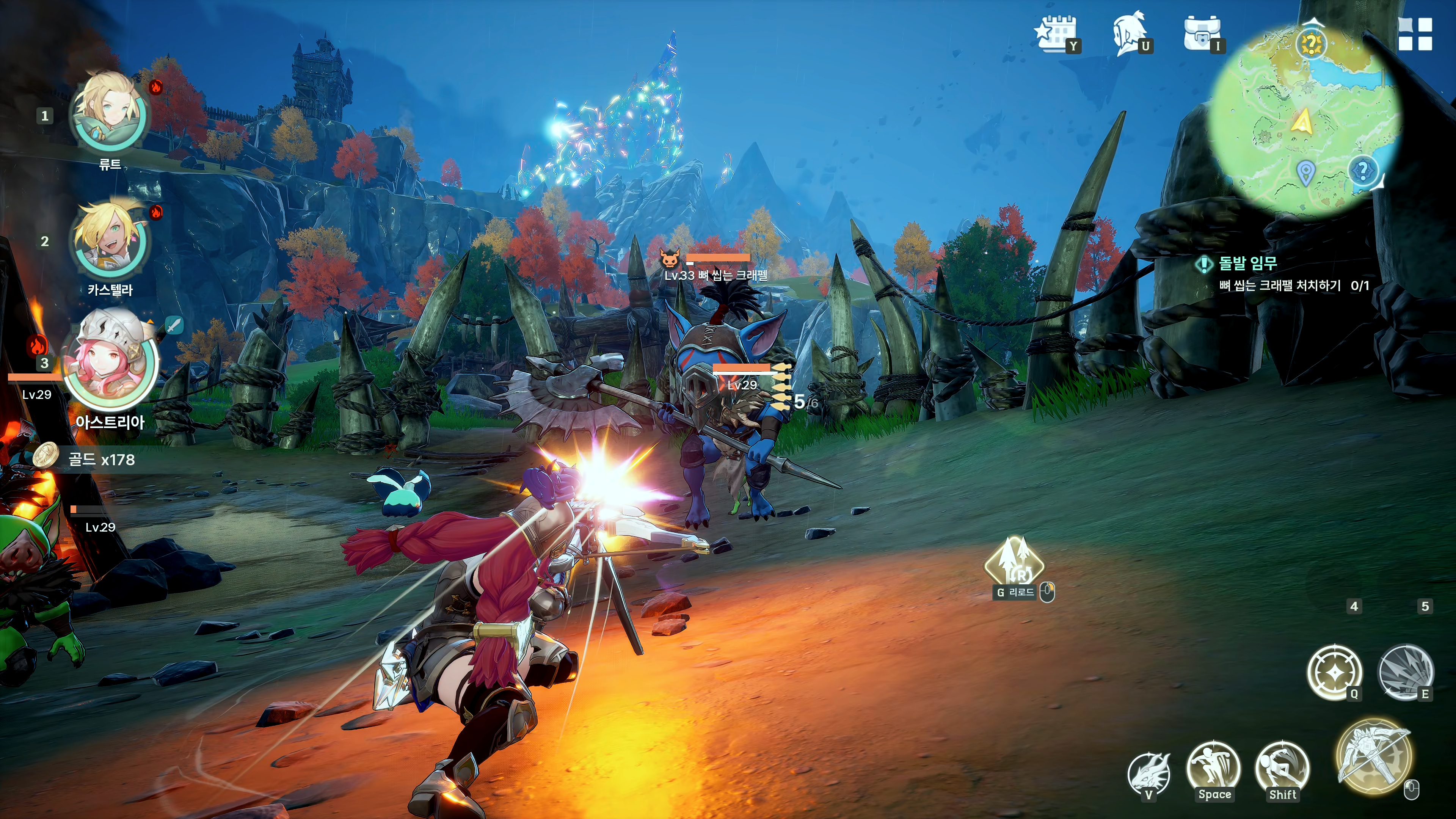Select the blue question mark minimap marker

pos(1363,170)
